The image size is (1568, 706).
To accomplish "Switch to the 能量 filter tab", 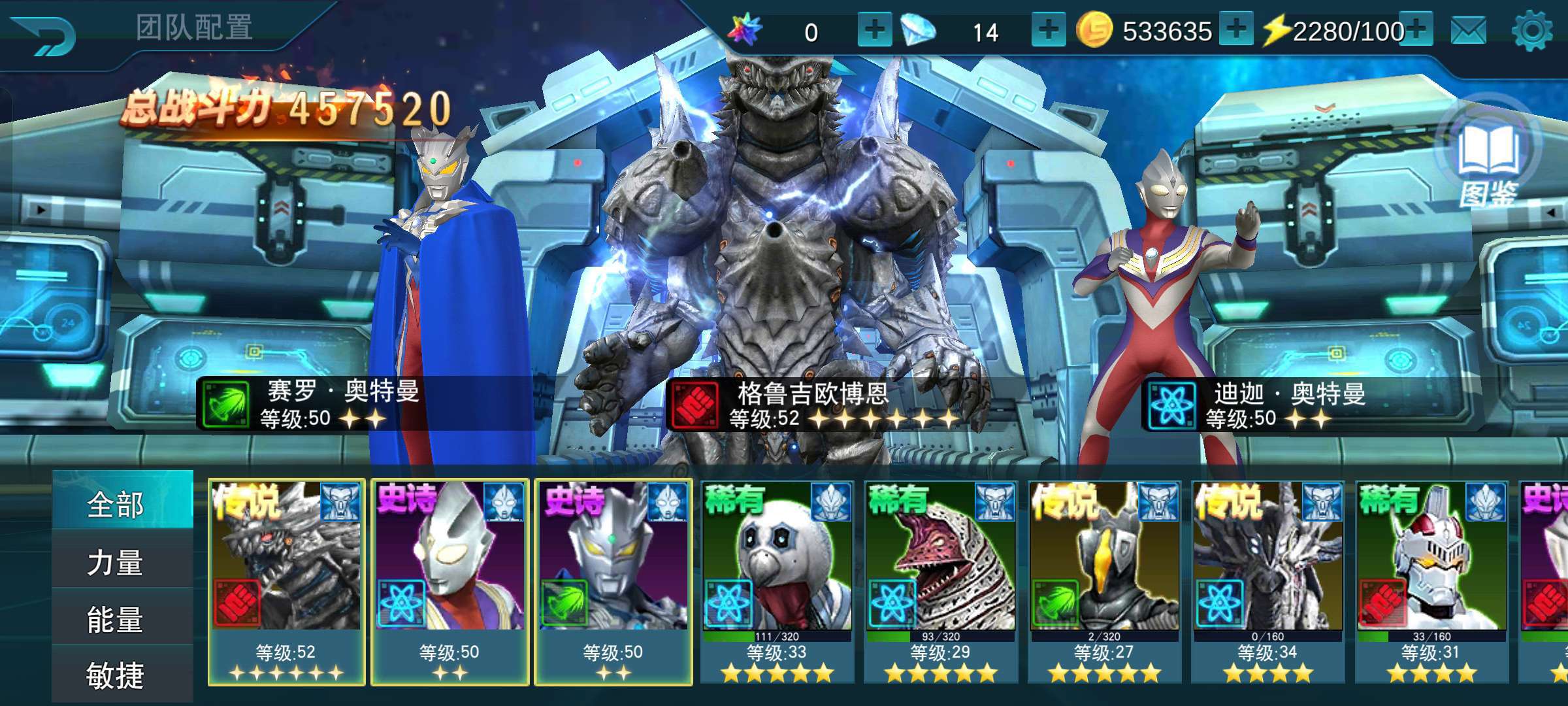I will (x=116, y=619).
